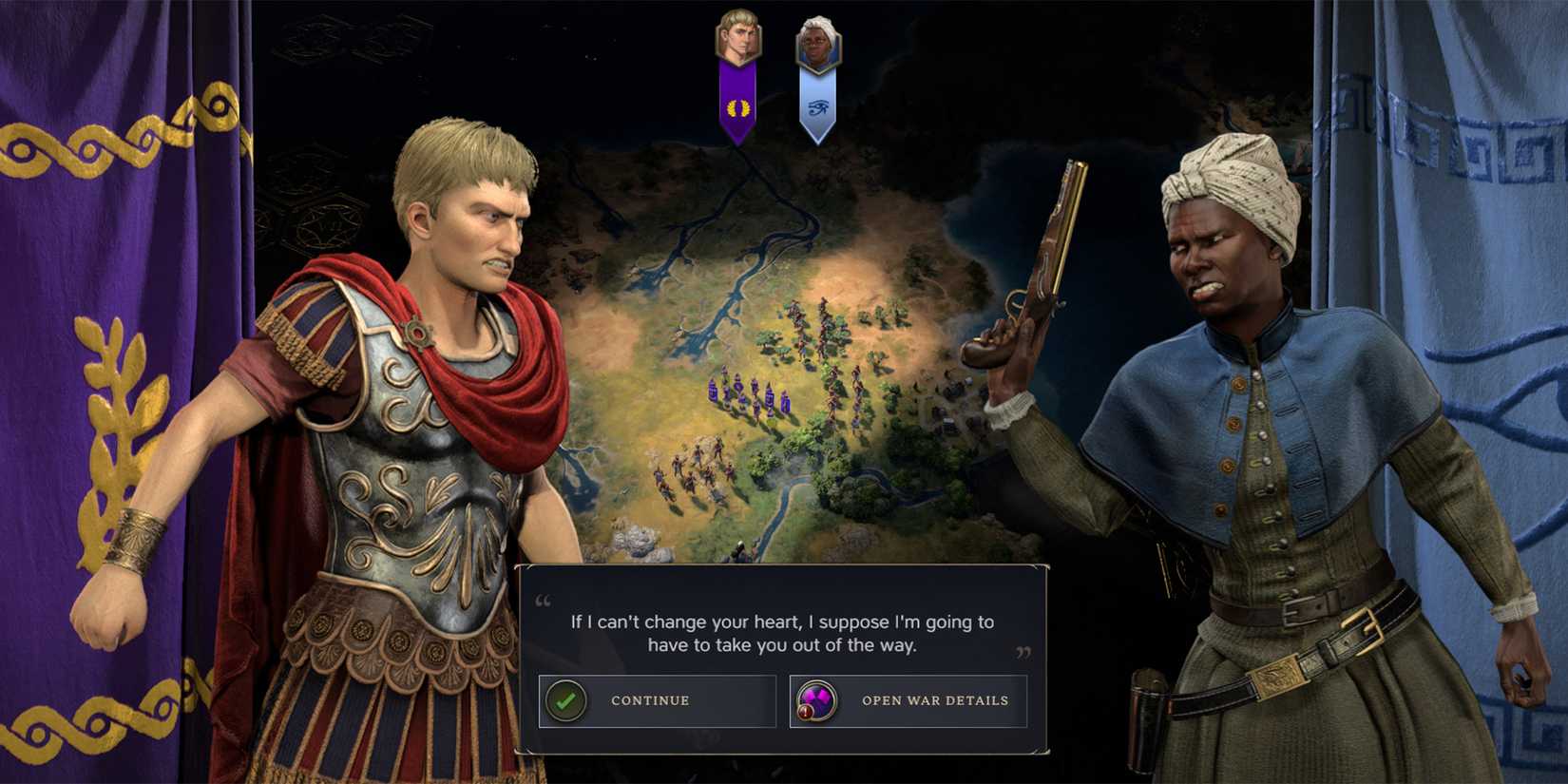Click the opening quotation mark in the dialog

(541, 602)
